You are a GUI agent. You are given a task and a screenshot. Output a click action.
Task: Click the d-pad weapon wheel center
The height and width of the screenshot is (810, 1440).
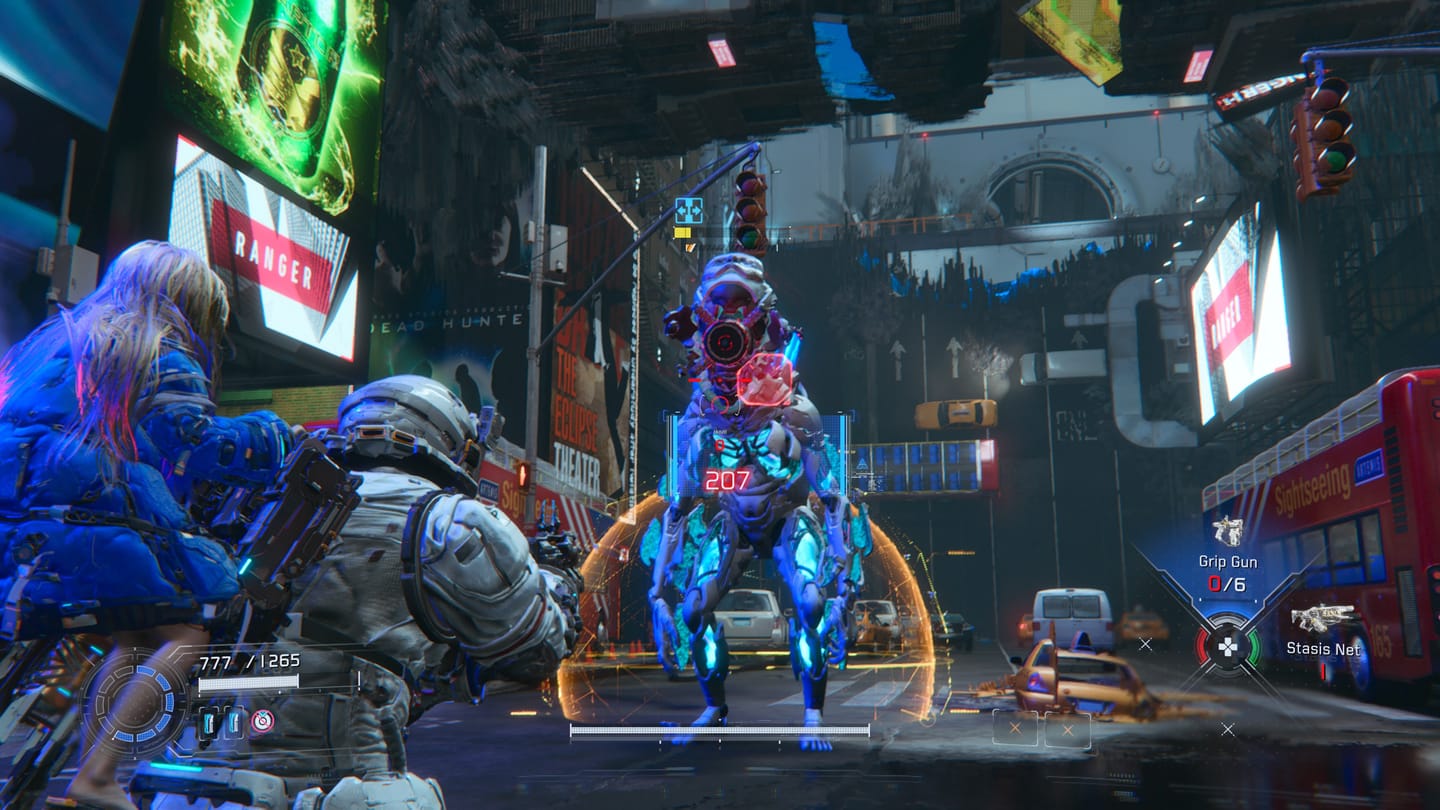[x=1228, y=646]
